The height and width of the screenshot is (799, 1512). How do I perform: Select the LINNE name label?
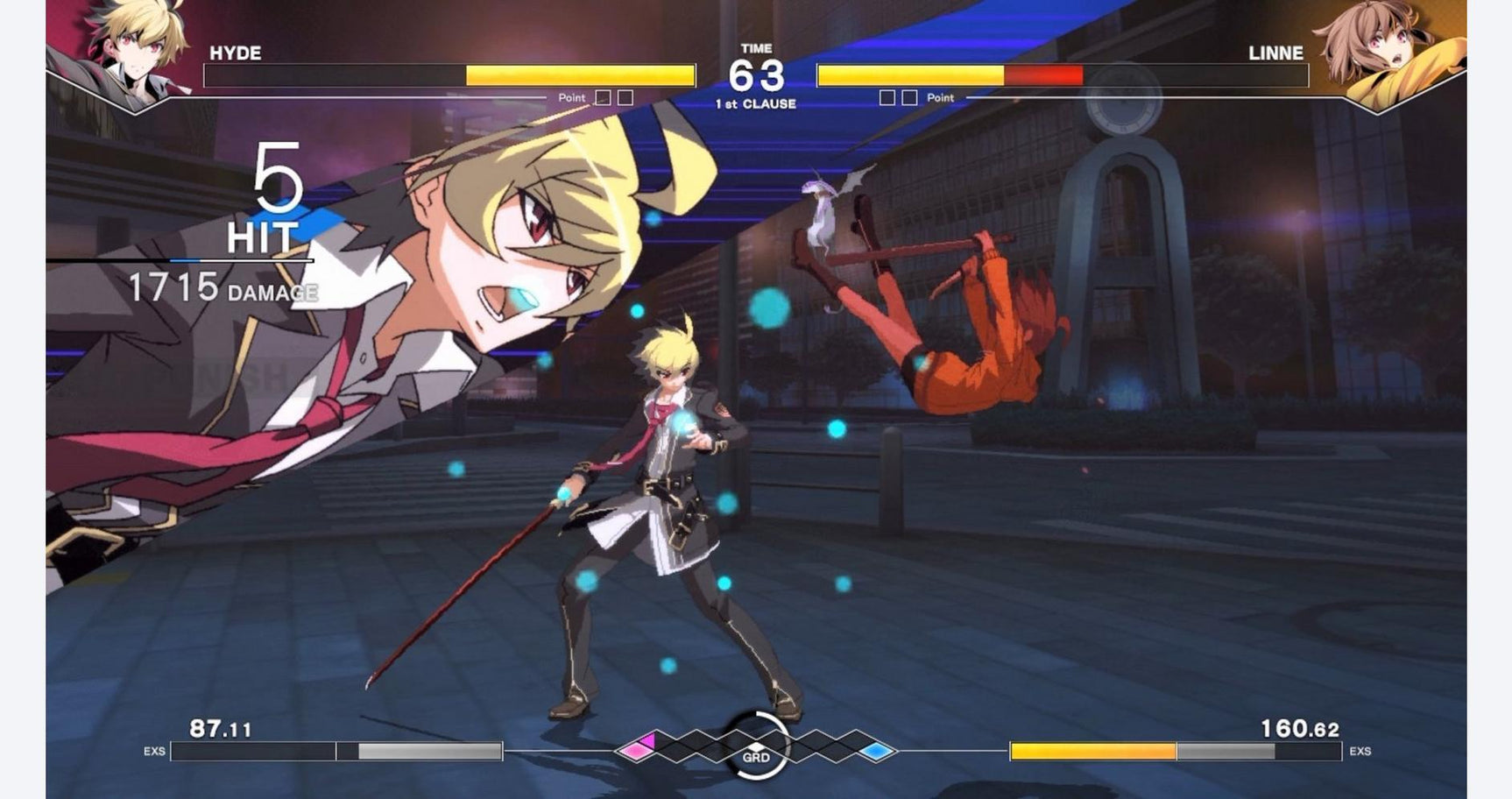tap(1275, 53)
